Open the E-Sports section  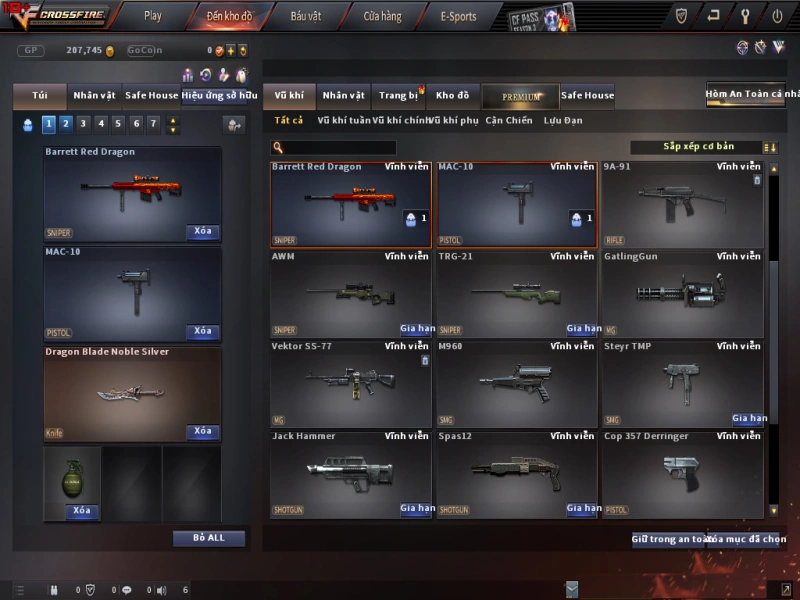coord(458,16)
